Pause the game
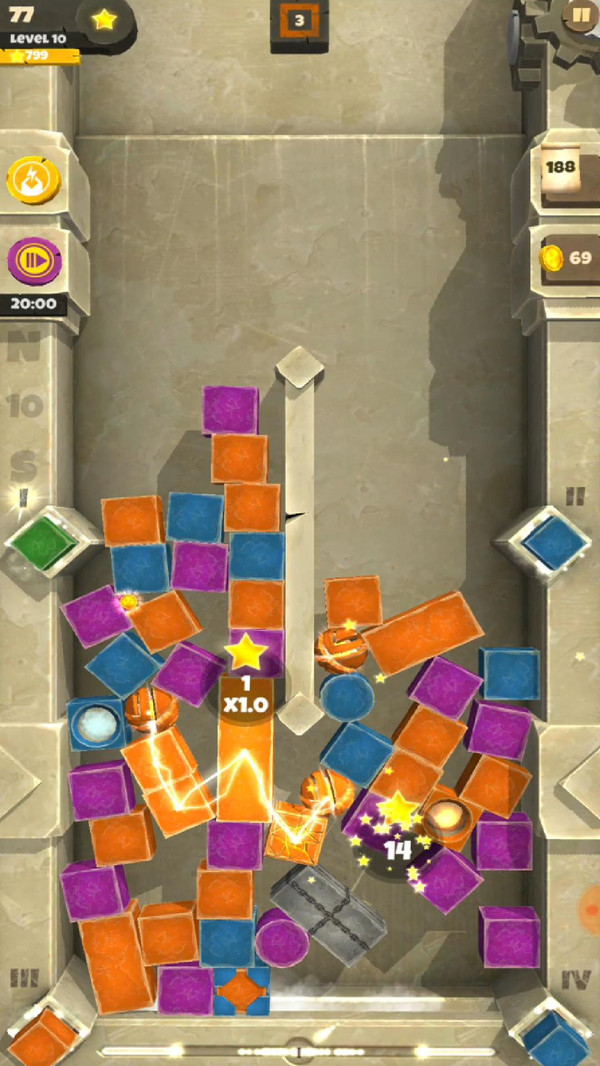This screenshot has height=1066, width=600. click(x=579, y=15)
